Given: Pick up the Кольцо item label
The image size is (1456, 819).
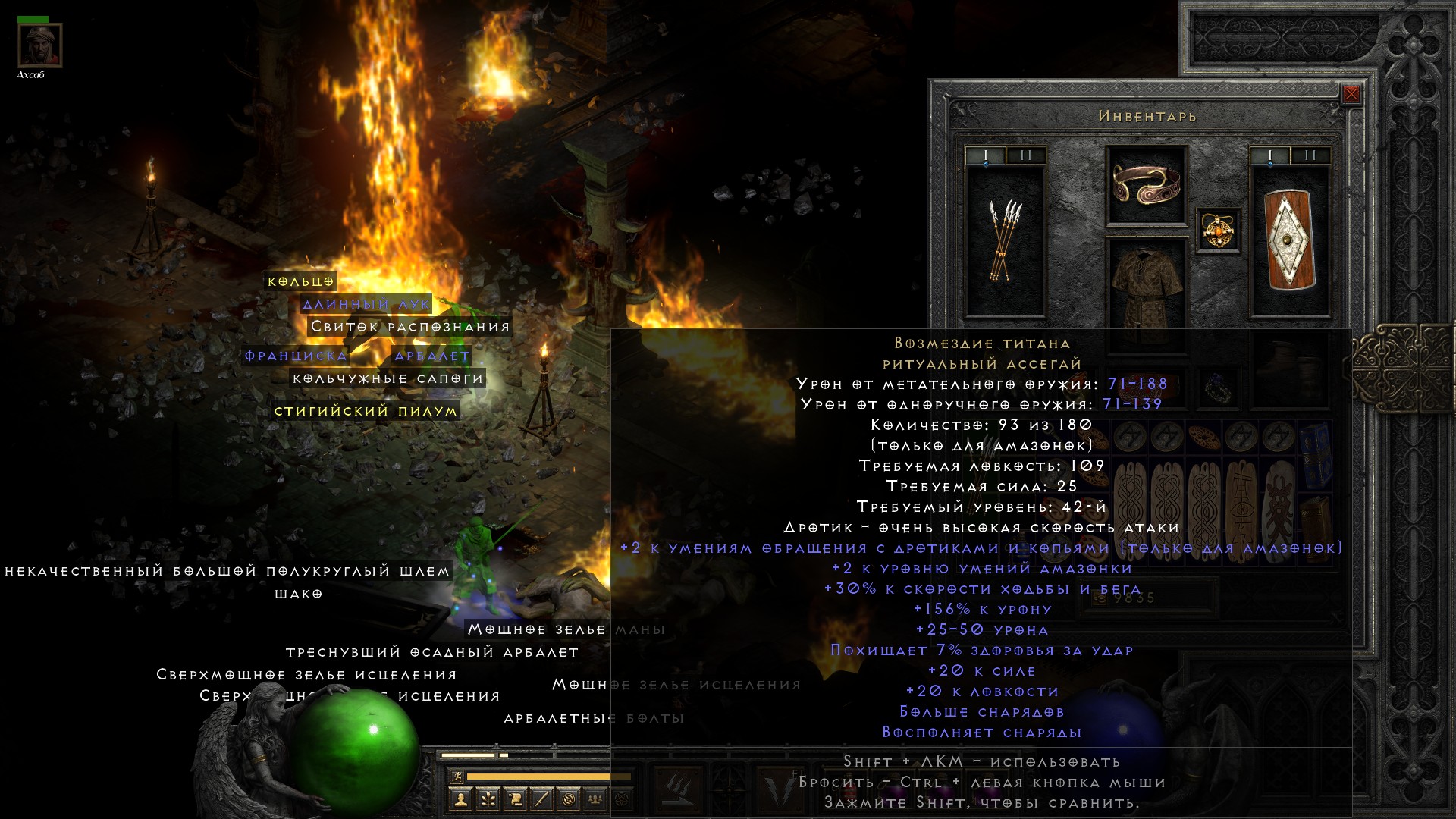Looking at the screenshot, I should click(300, 281).
